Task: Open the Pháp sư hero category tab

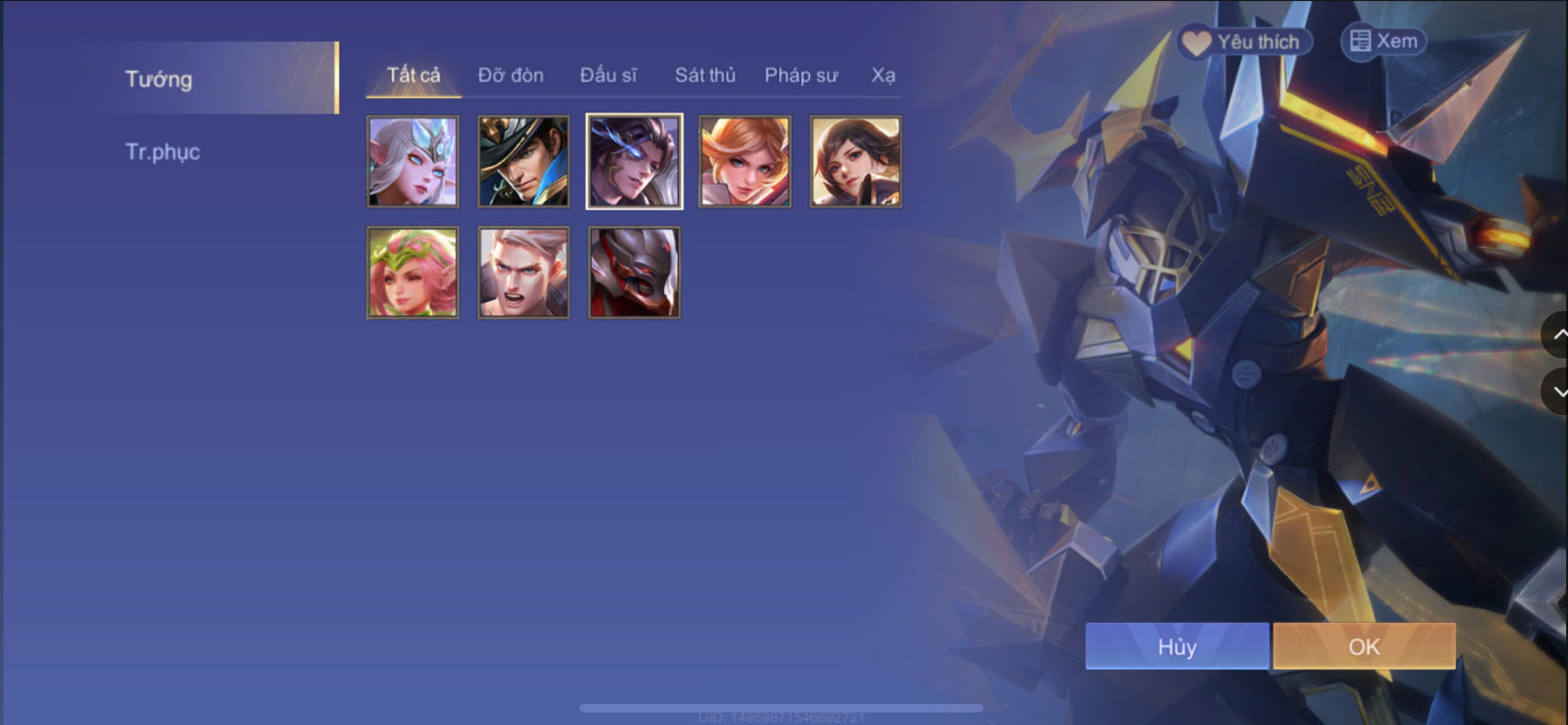Action: [x=801, y=75]
